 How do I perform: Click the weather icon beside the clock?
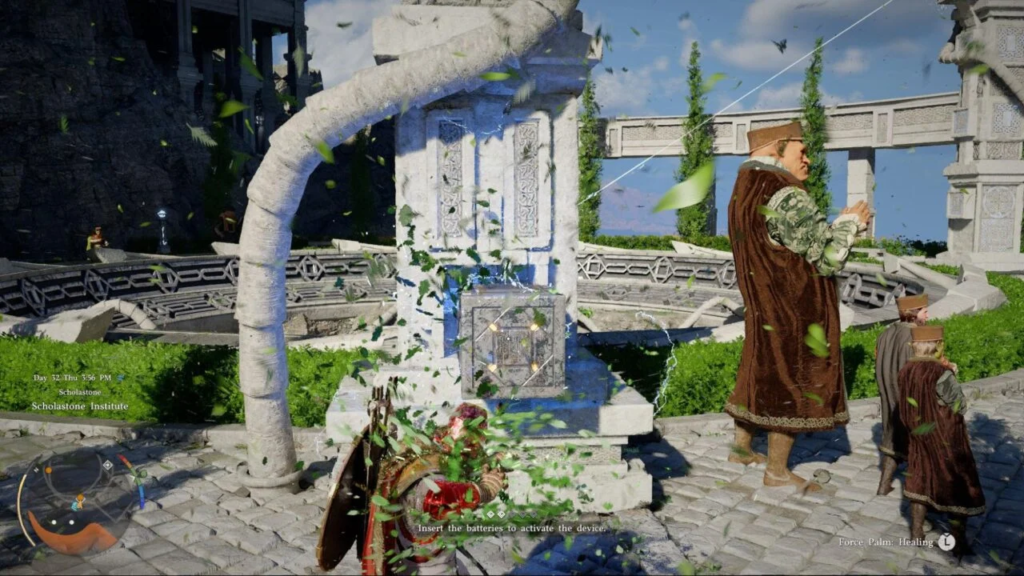pyautogui.click(x=121, y=378)
